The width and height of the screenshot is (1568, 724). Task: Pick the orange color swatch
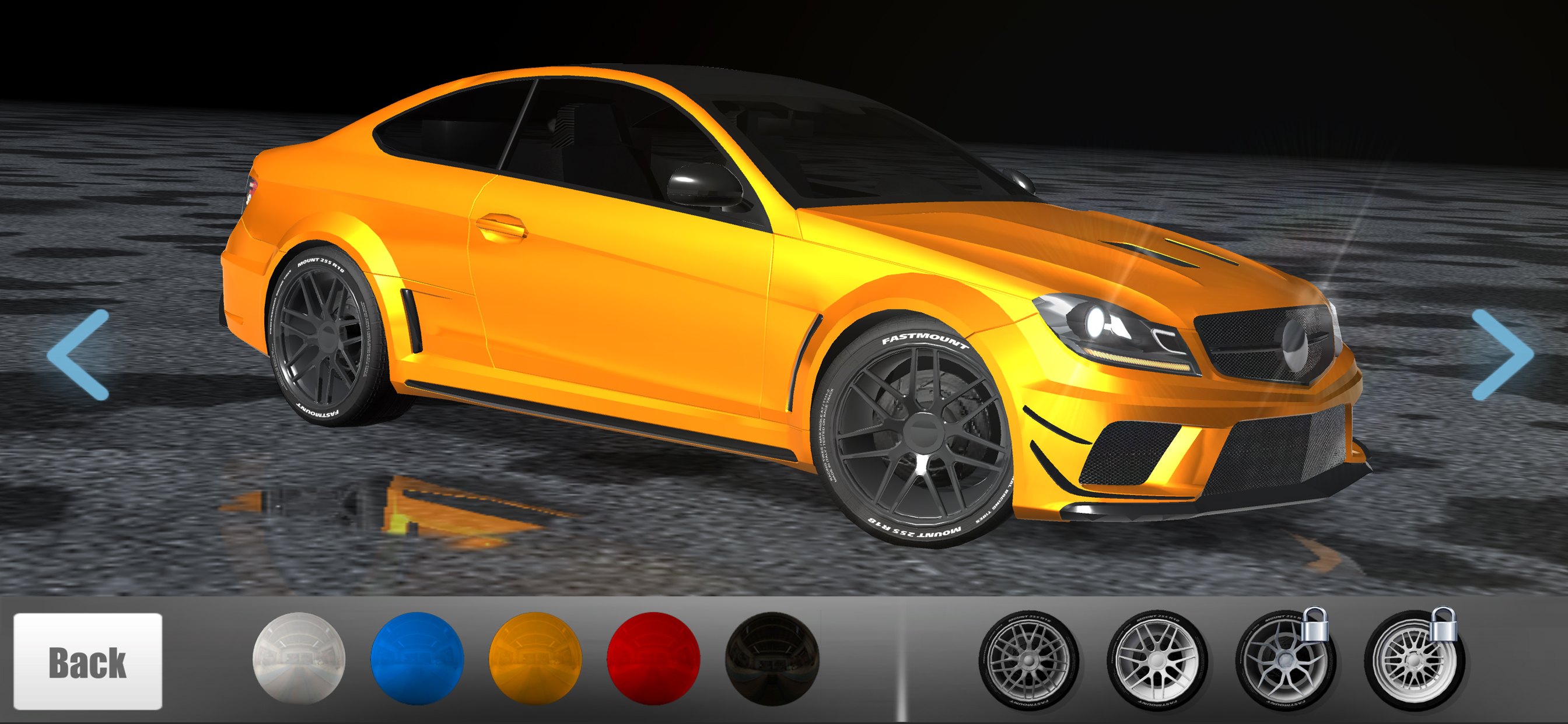coord(534,661)
